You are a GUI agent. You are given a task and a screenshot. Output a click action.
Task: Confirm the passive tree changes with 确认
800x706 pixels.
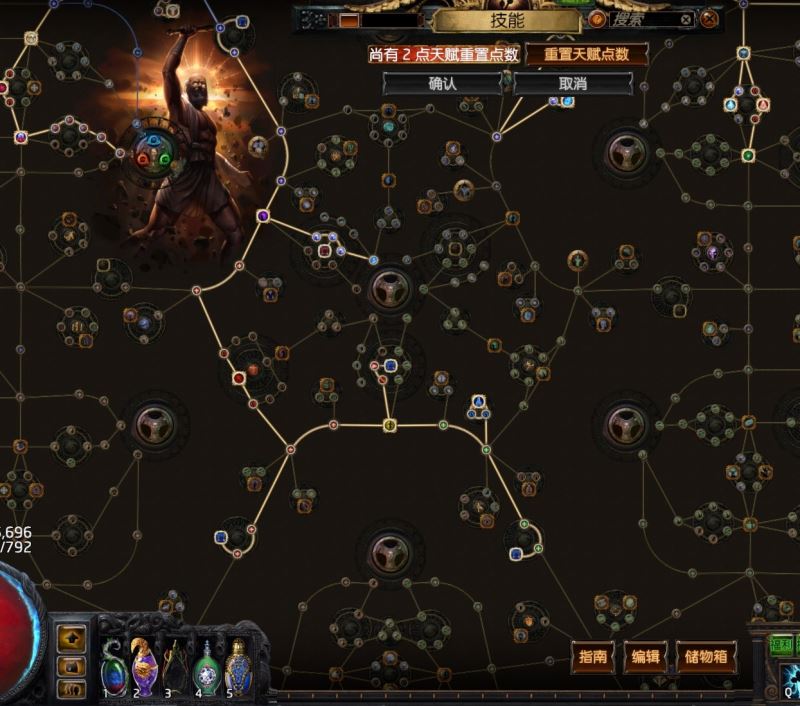pos(442,84)
